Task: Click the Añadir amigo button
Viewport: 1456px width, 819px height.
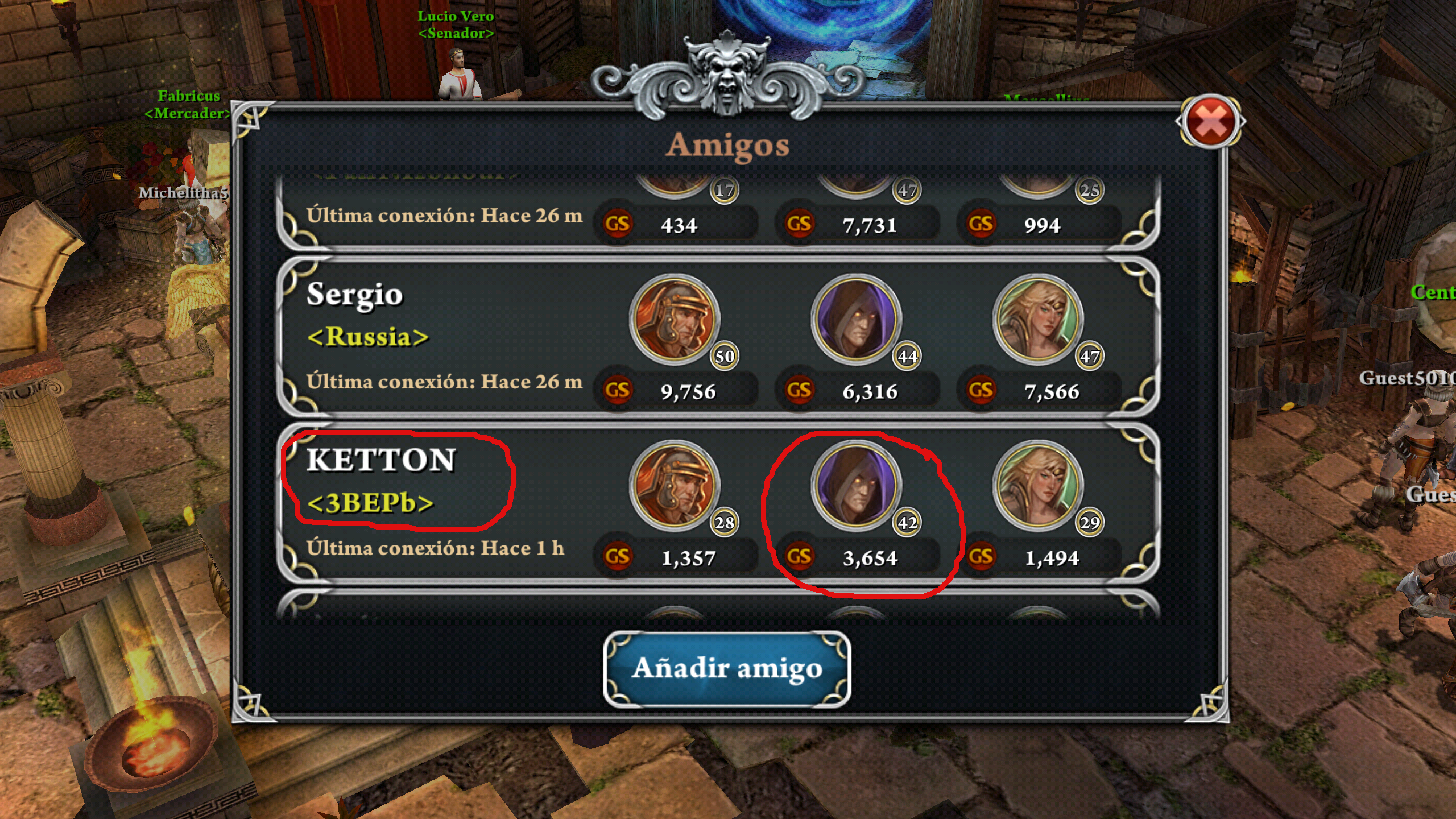Action: 727,669
